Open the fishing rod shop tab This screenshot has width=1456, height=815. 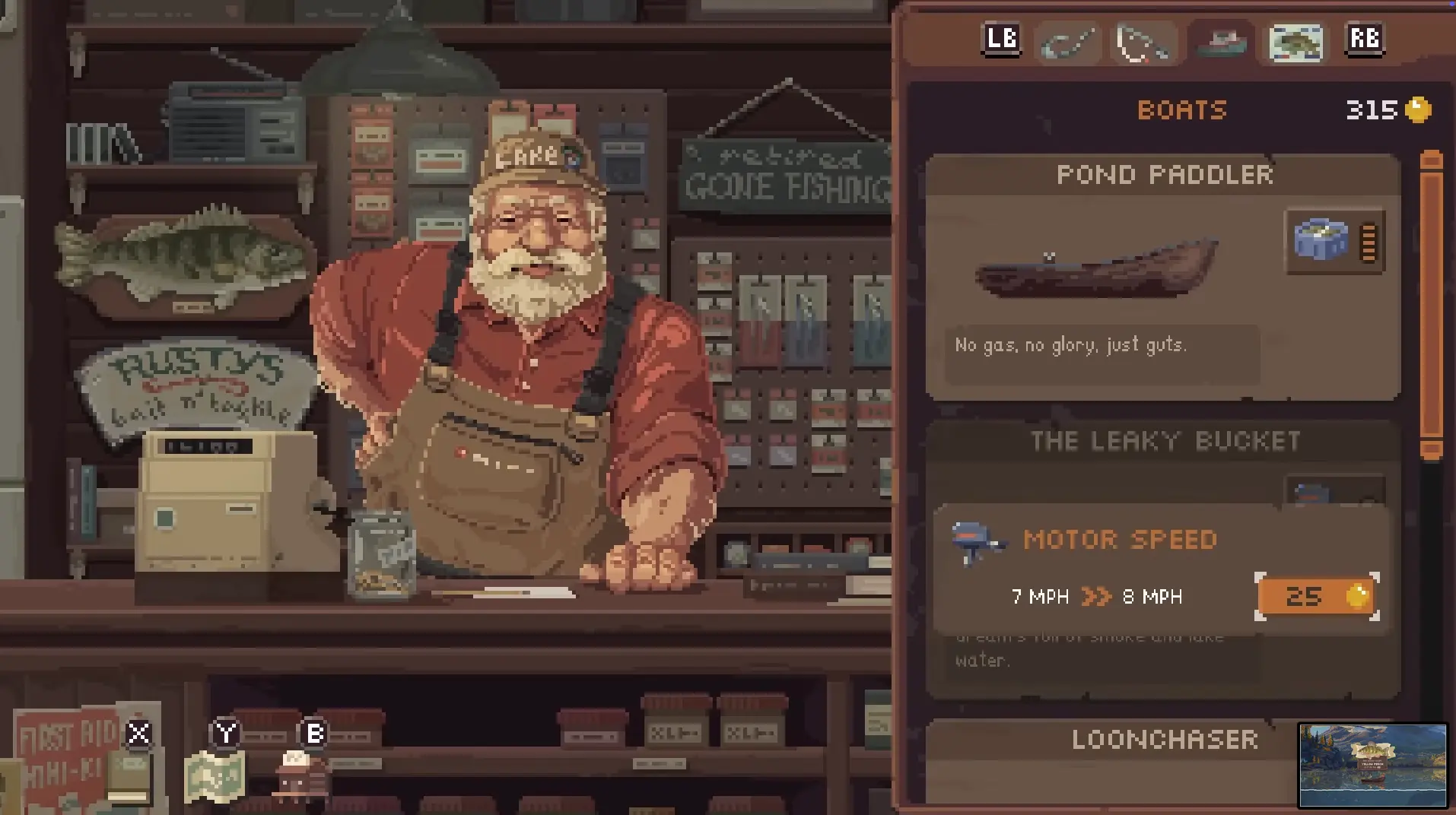point(1068,43)
